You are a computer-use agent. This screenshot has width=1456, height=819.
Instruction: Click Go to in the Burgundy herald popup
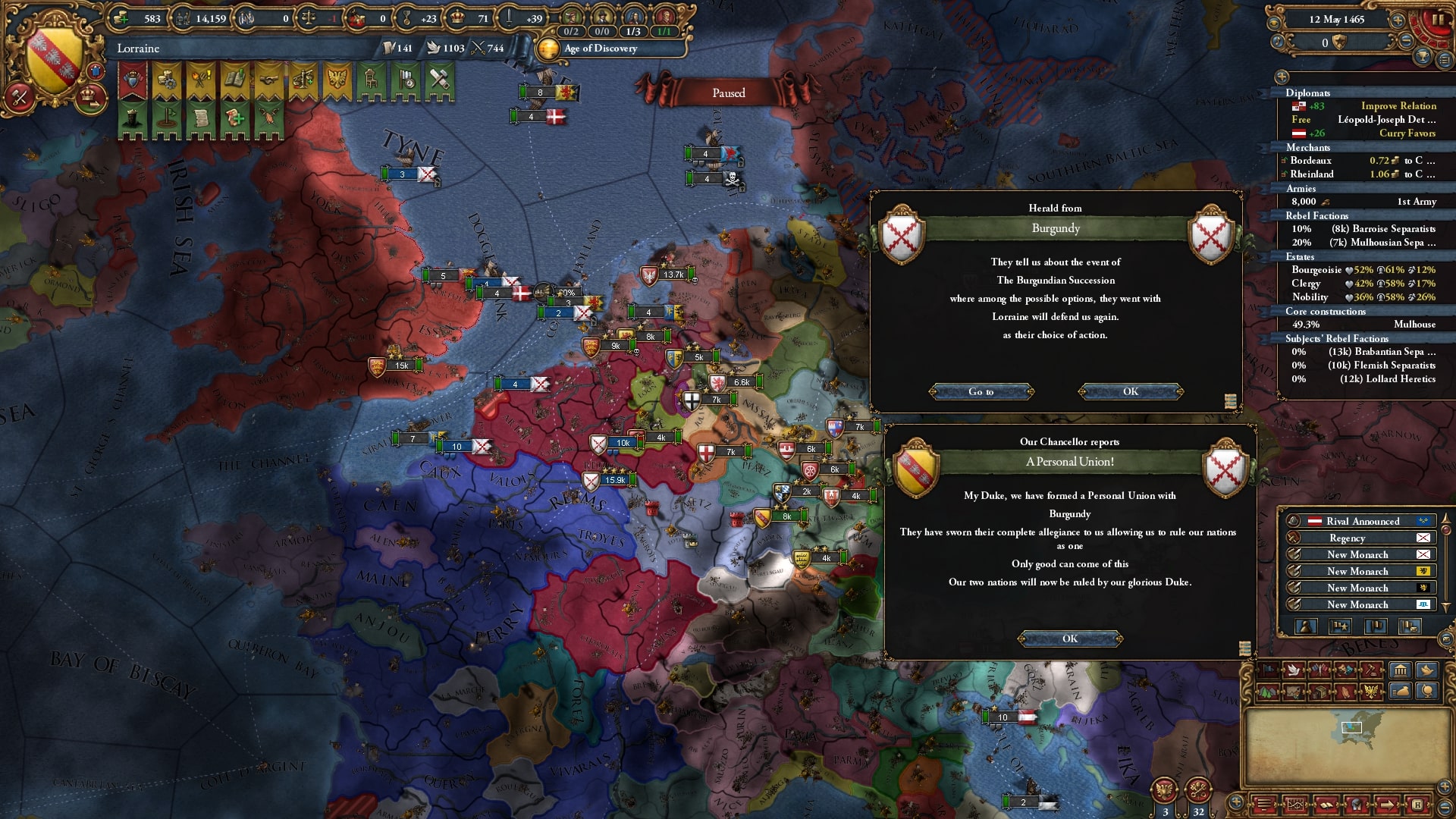coord(981,391)
